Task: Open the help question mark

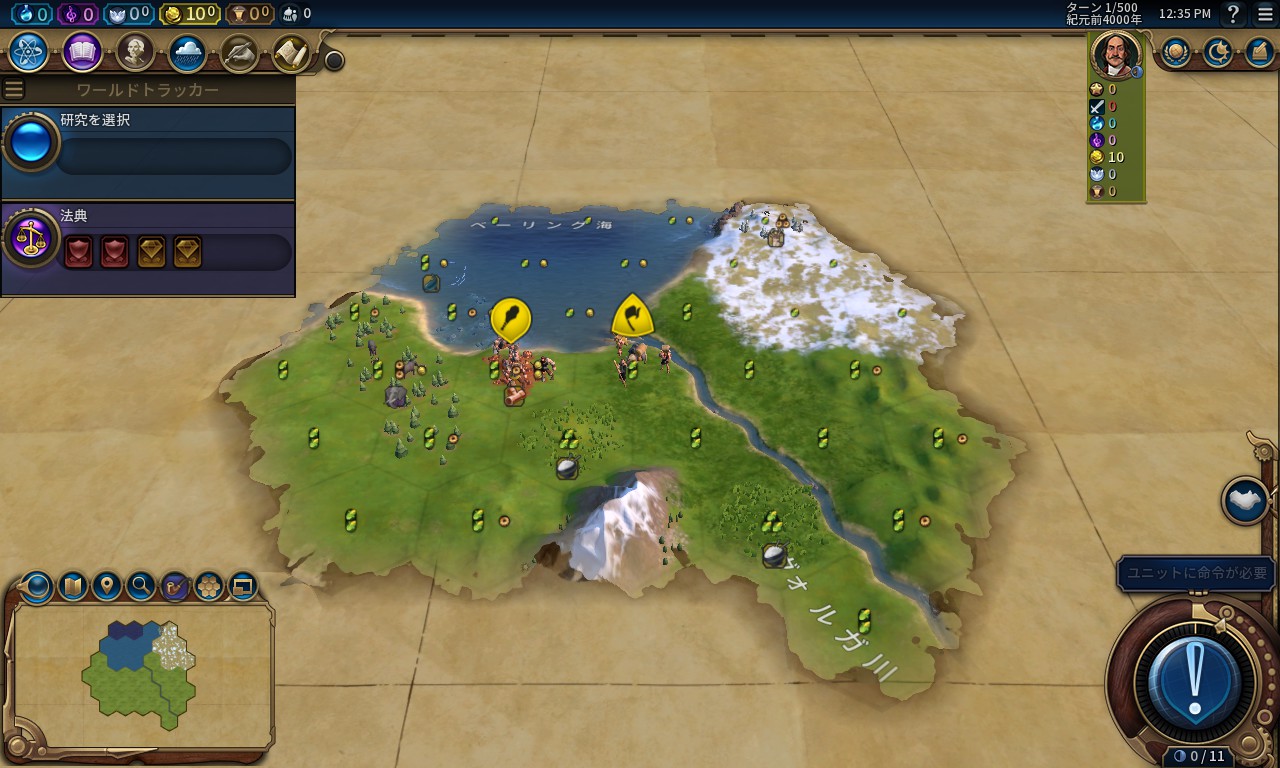Action: [1234, 14]
